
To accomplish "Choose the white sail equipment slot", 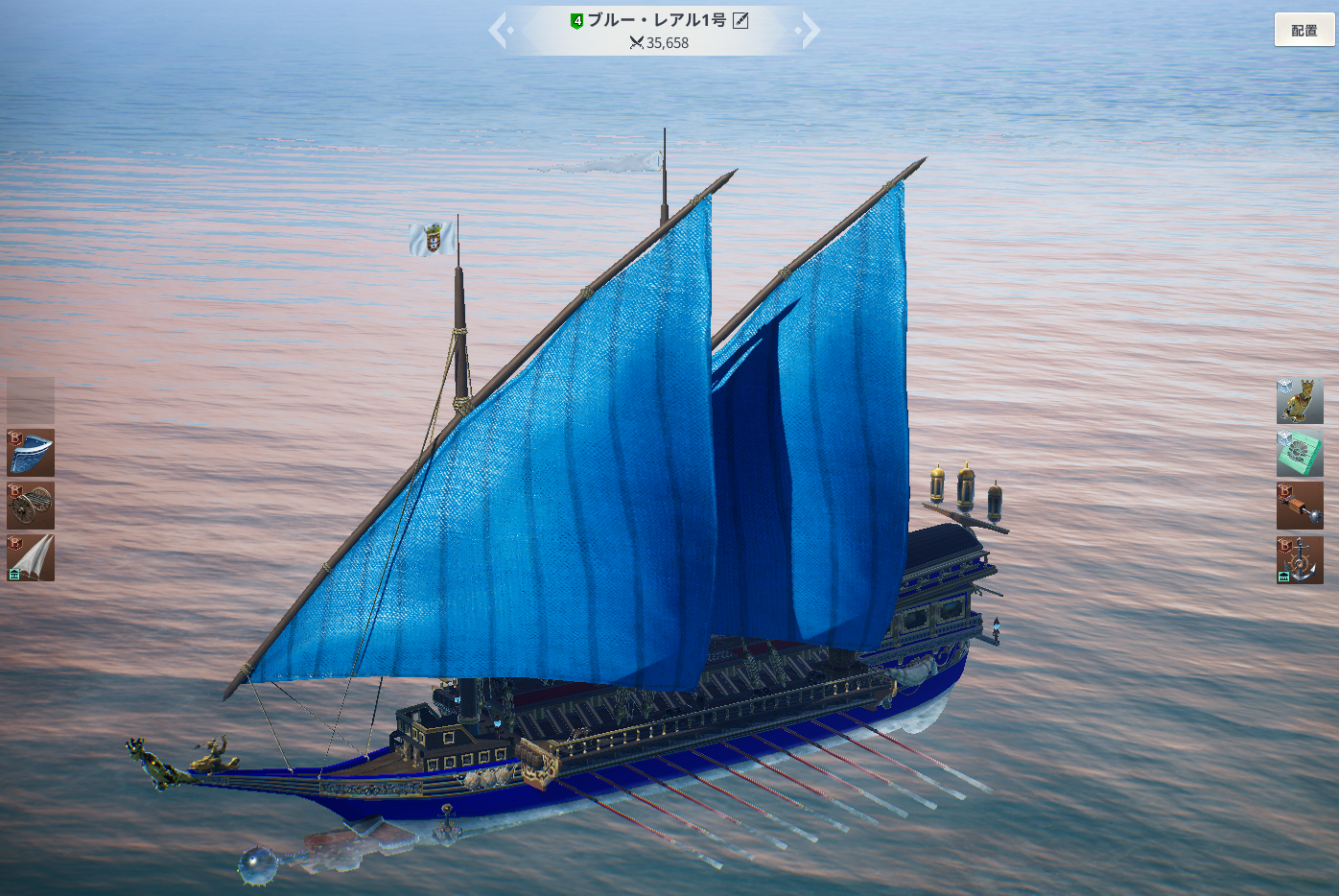I will [x=31, y=557].
